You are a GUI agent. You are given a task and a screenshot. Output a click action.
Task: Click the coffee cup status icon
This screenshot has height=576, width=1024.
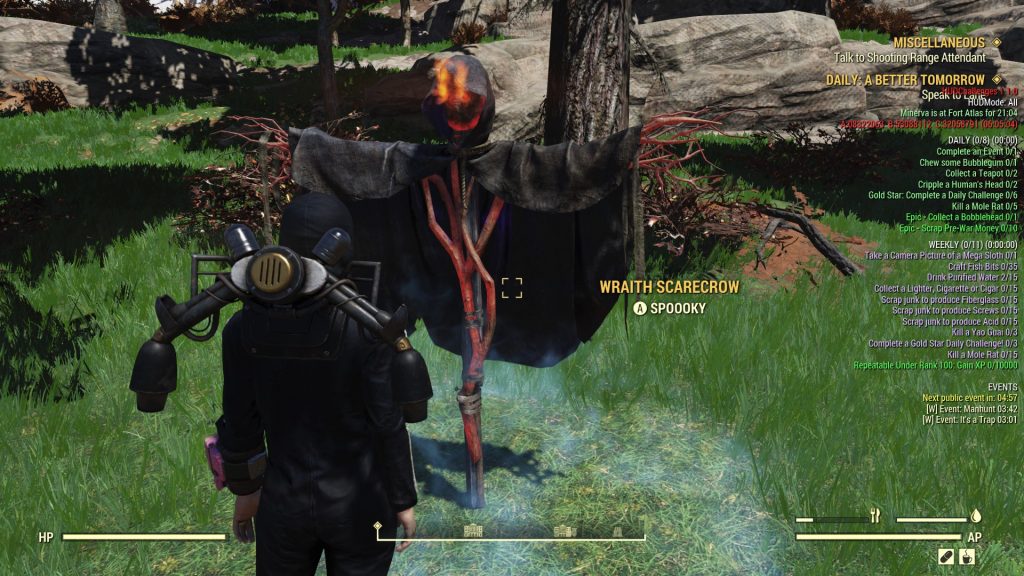coord(968,556)
